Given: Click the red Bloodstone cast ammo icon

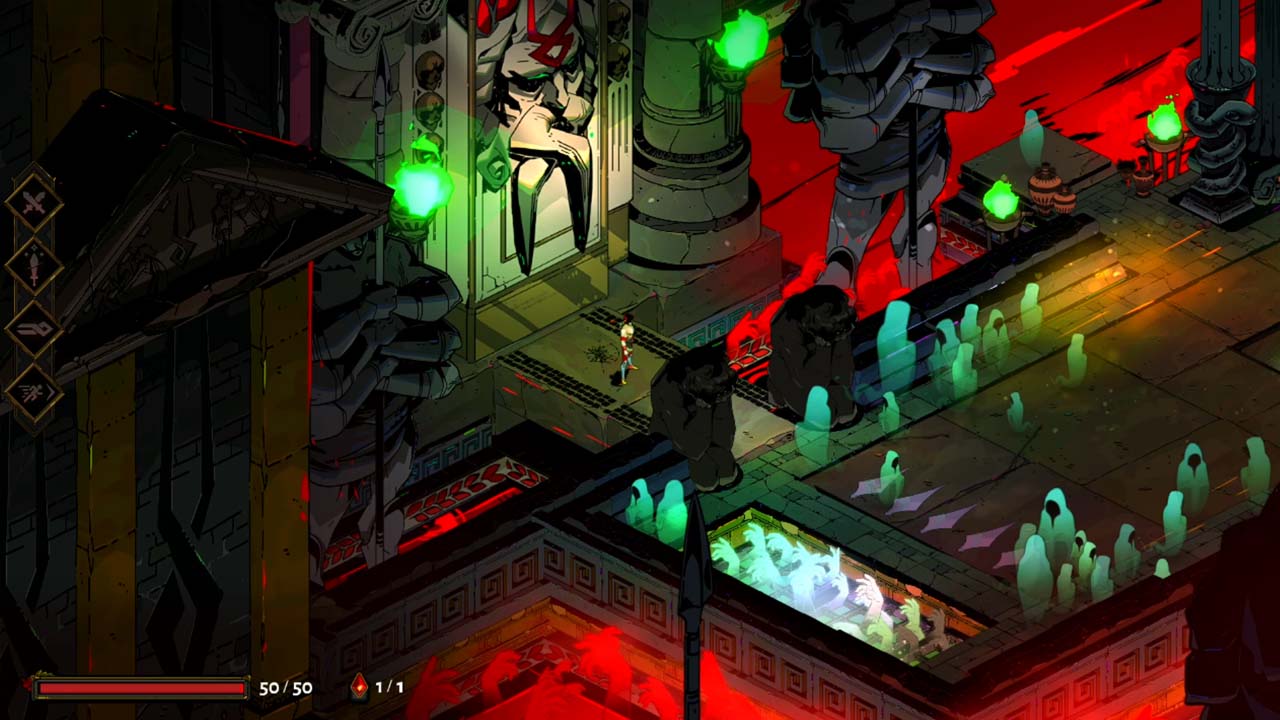Looking at the screenshot, I should pos(359,687).
